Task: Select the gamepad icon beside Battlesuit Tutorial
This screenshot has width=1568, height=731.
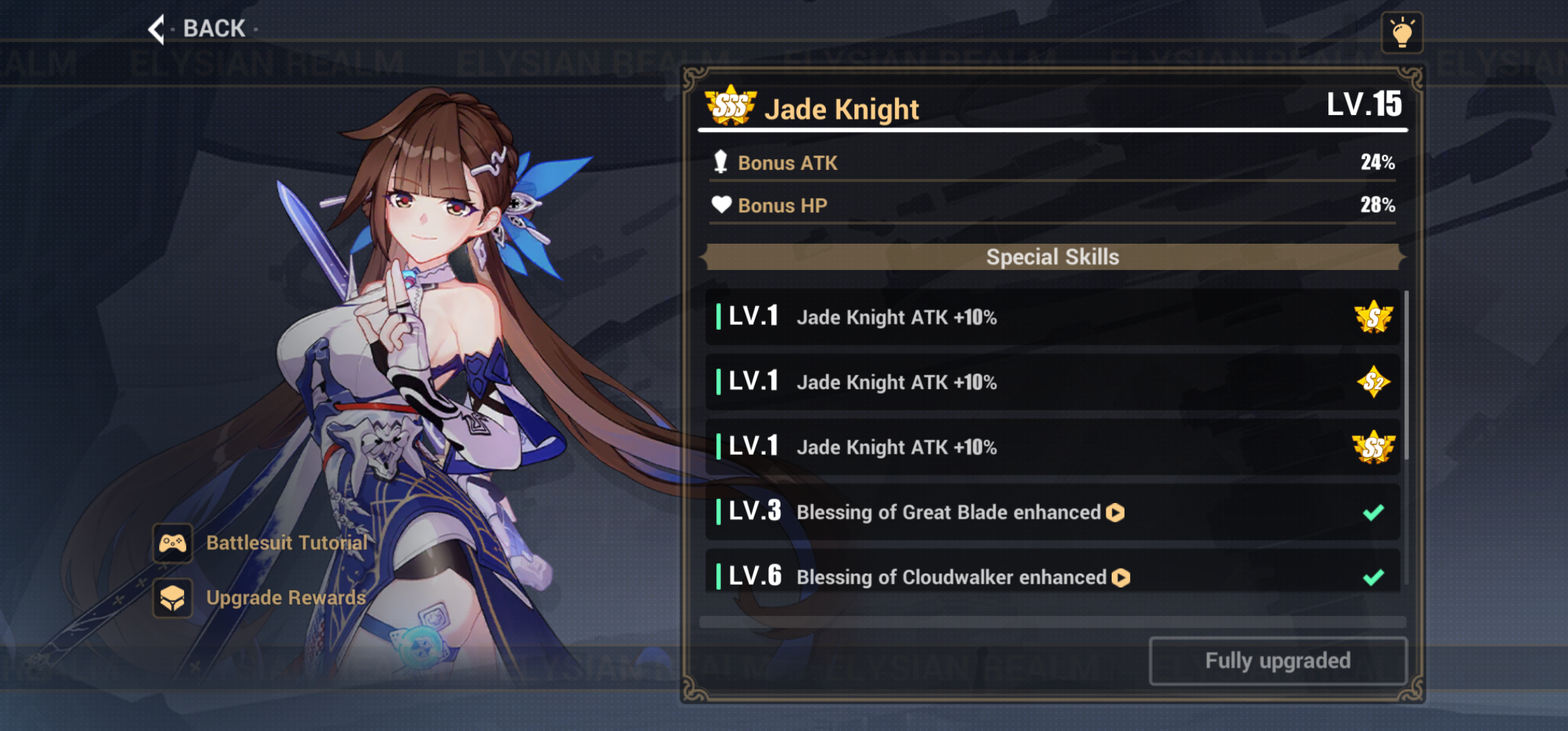Action: tap(173, 543)
